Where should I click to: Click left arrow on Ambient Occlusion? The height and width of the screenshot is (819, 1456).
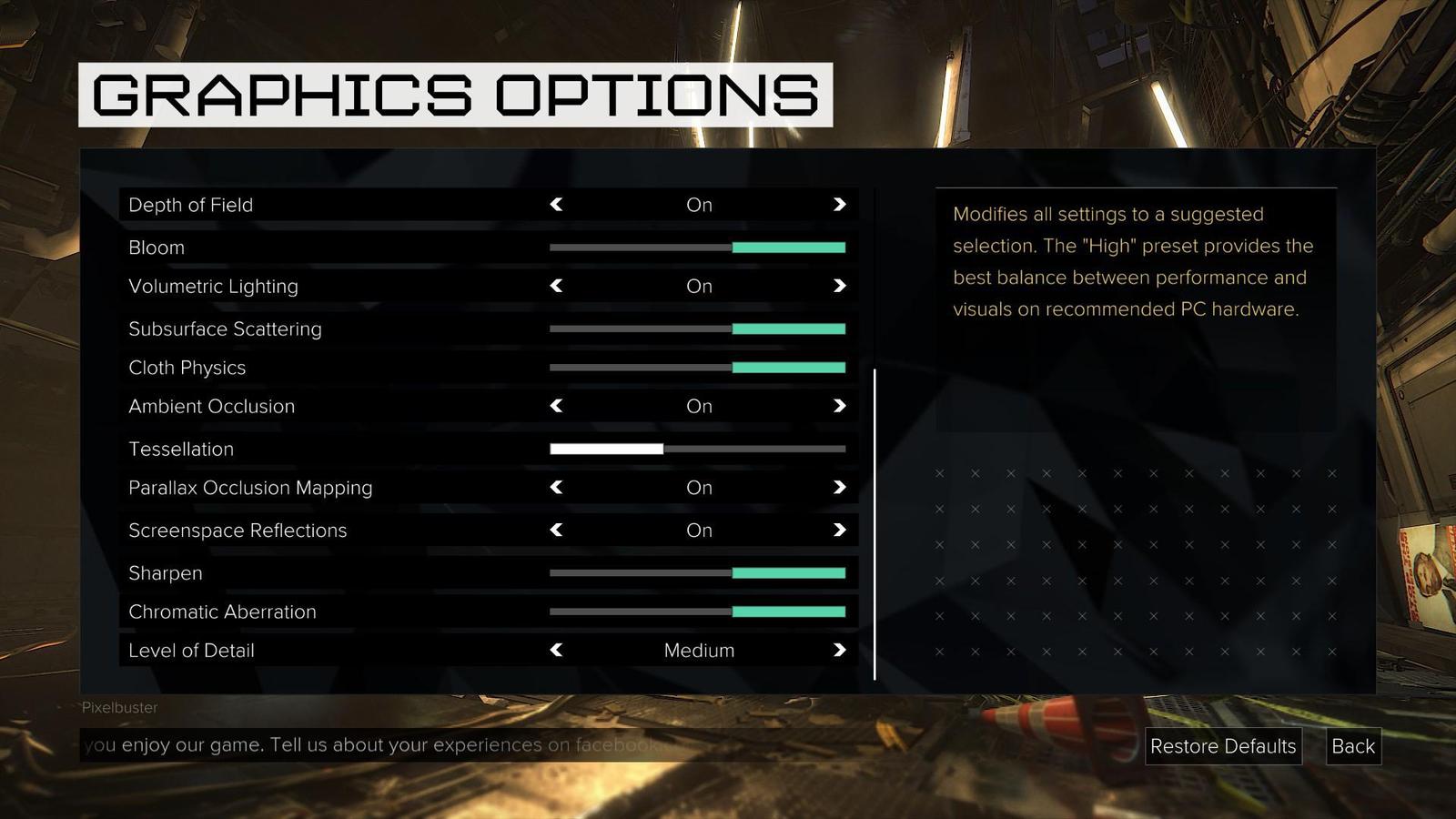(x=556, y=406)
